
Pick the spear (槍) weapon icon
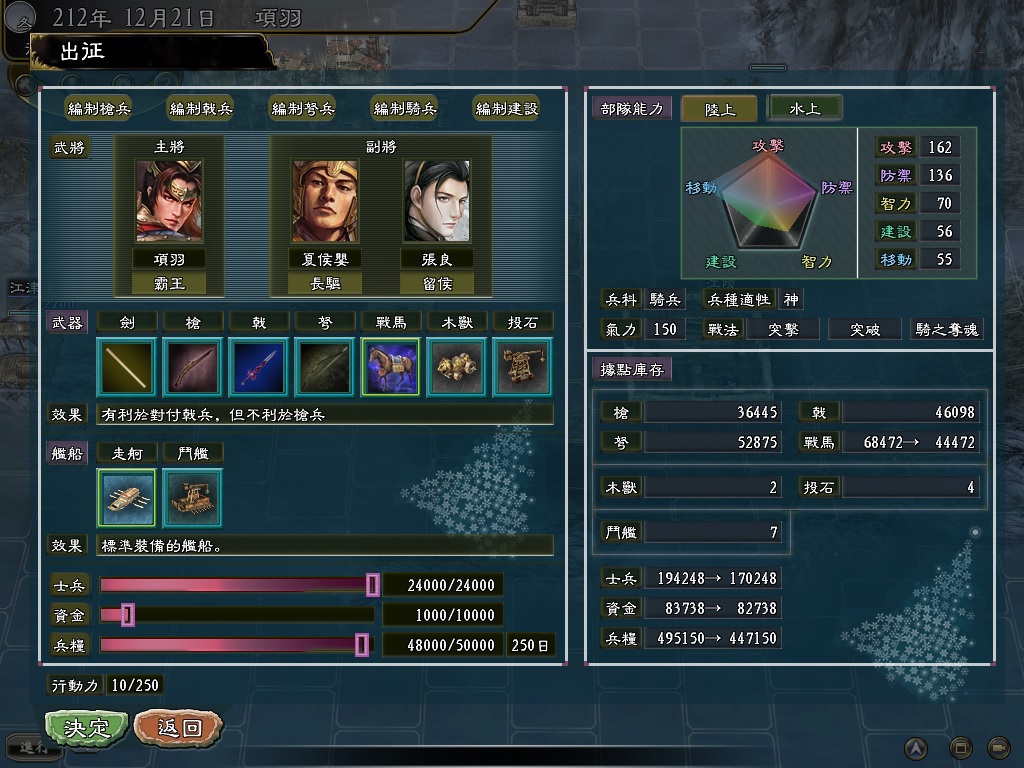click(x=193, y=367)
